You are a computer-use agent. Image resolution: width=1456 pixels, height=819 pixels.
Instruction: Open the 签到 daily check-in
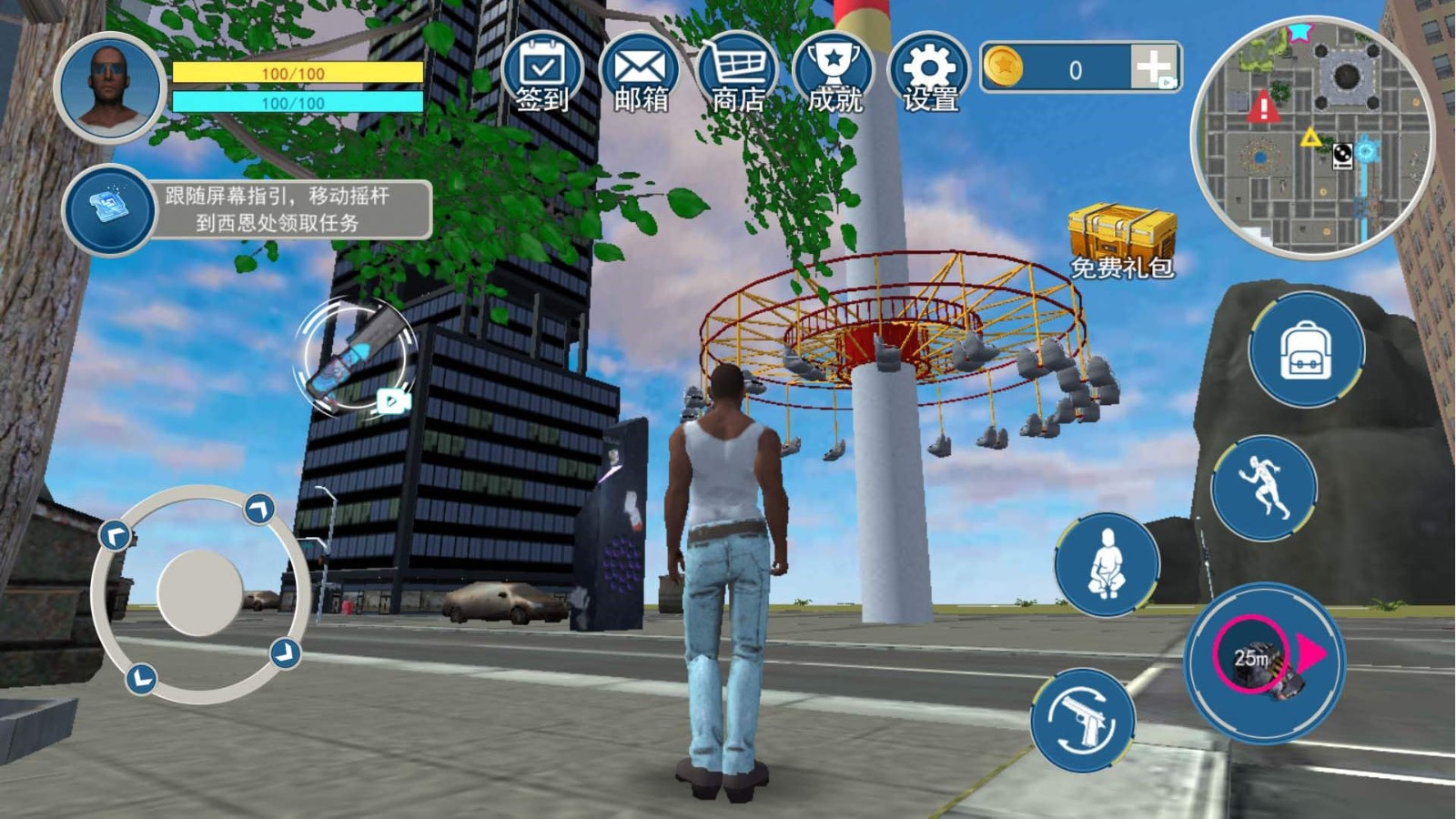click(x=542, y=75)
